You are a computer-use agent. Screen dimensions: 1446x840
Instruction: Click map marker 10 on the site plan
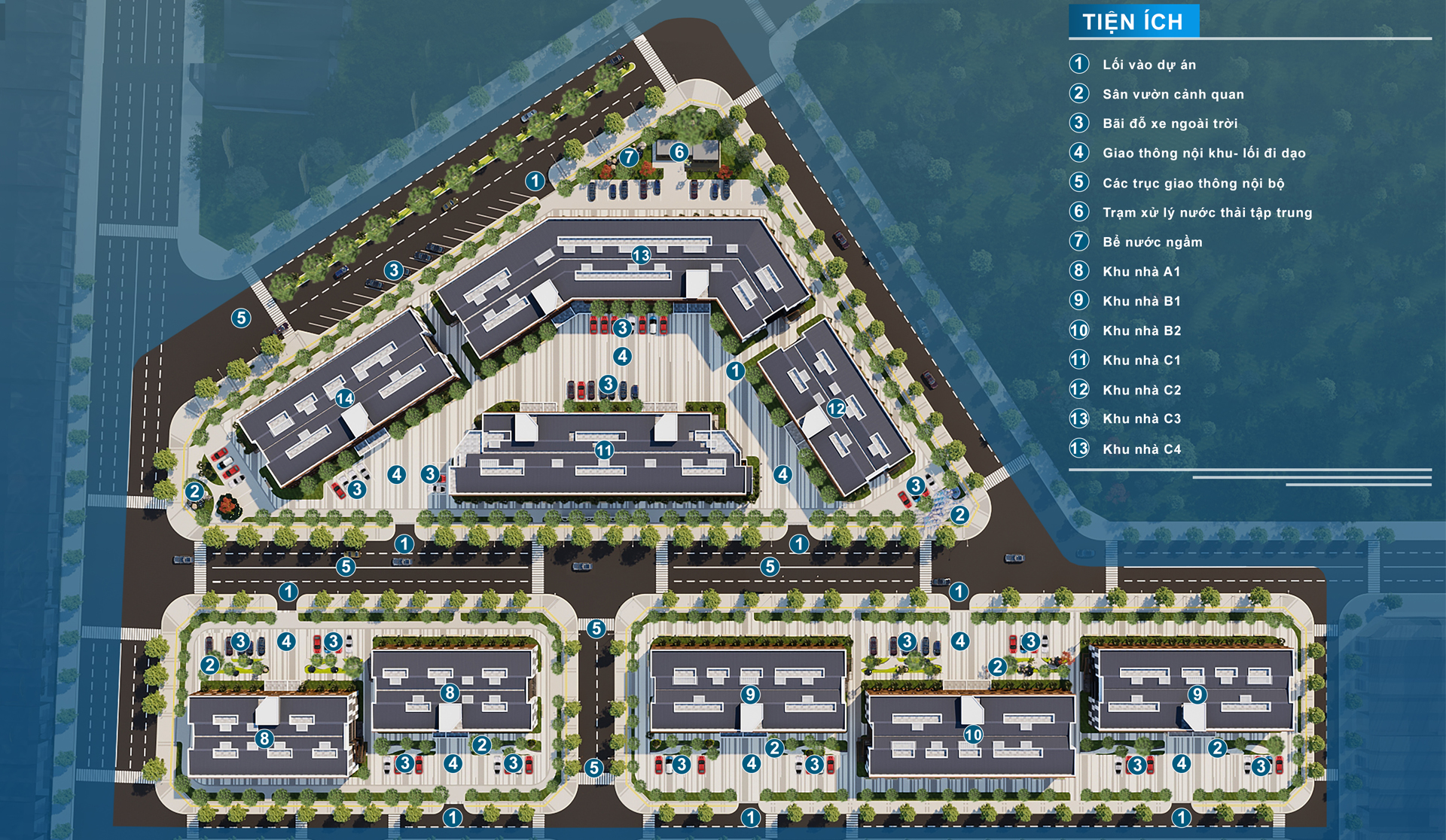[973, 734]
